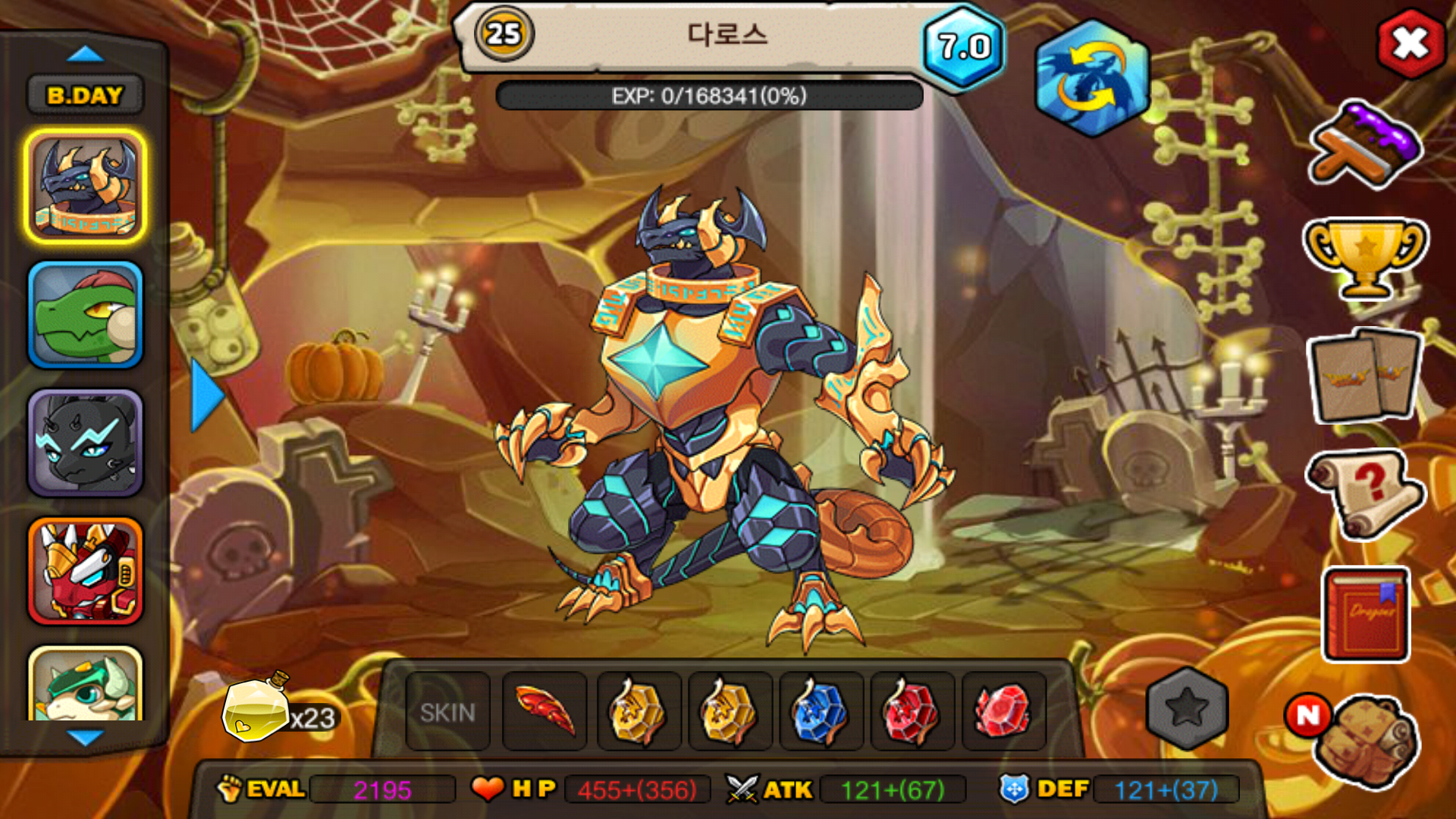
Task: View the gold trophy achievements
Action: coord(1365,258)
